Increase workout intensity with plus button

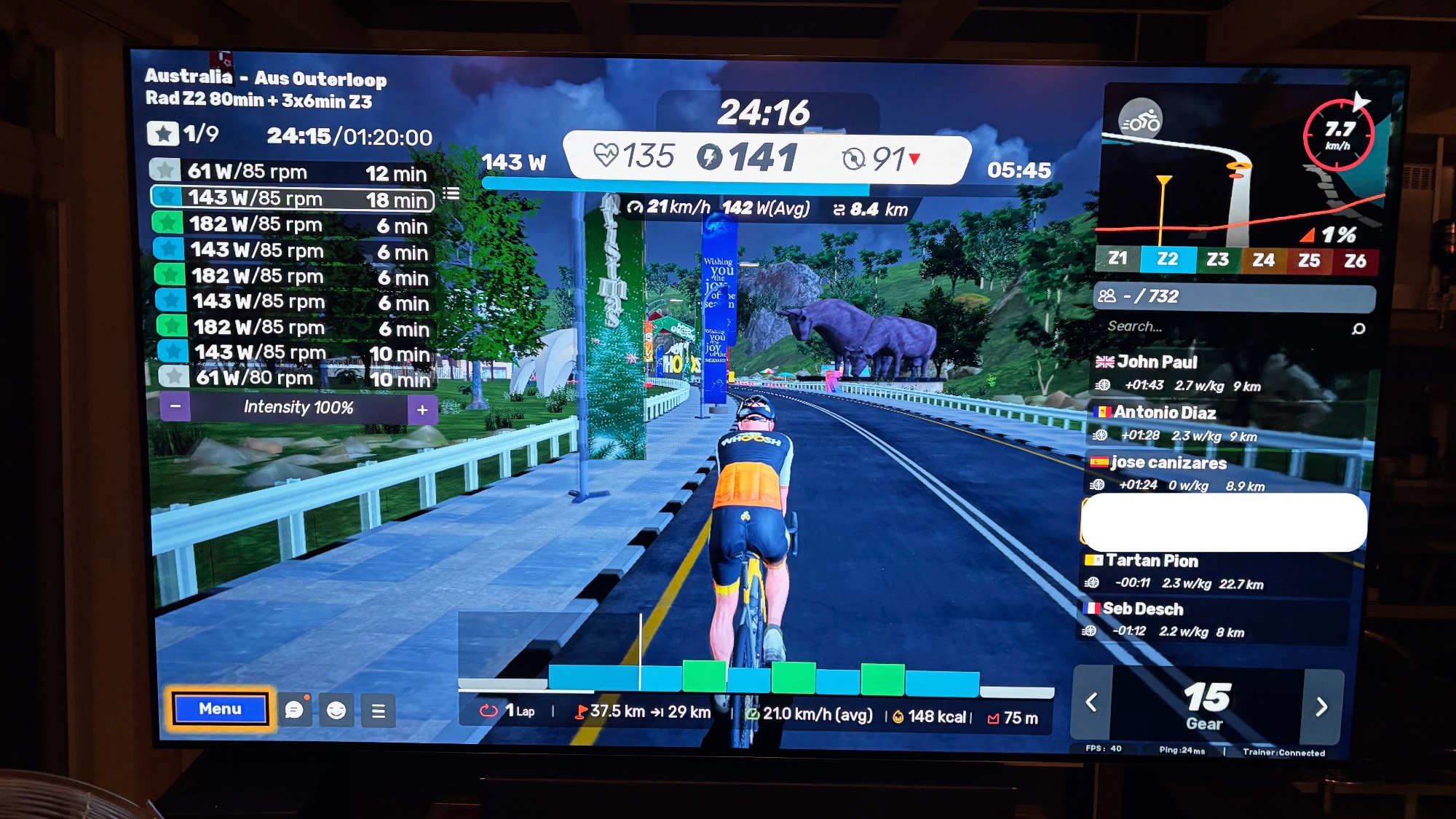tap(422, 410)
